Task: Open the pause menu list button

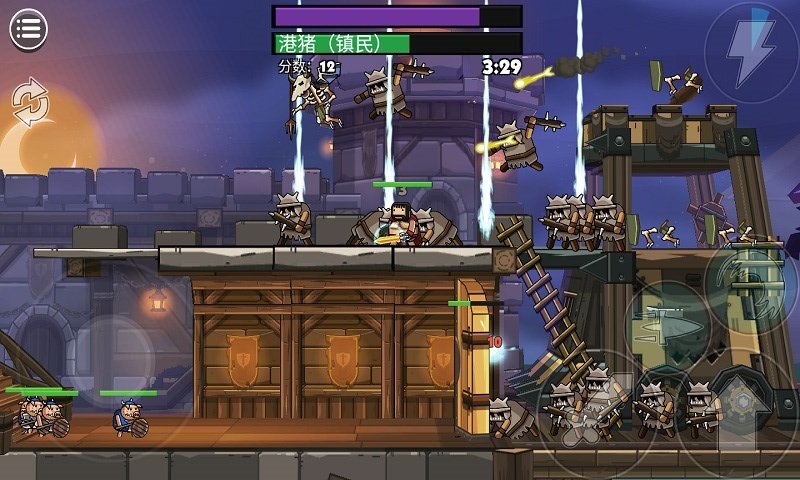Action: [x=29, y=29]
